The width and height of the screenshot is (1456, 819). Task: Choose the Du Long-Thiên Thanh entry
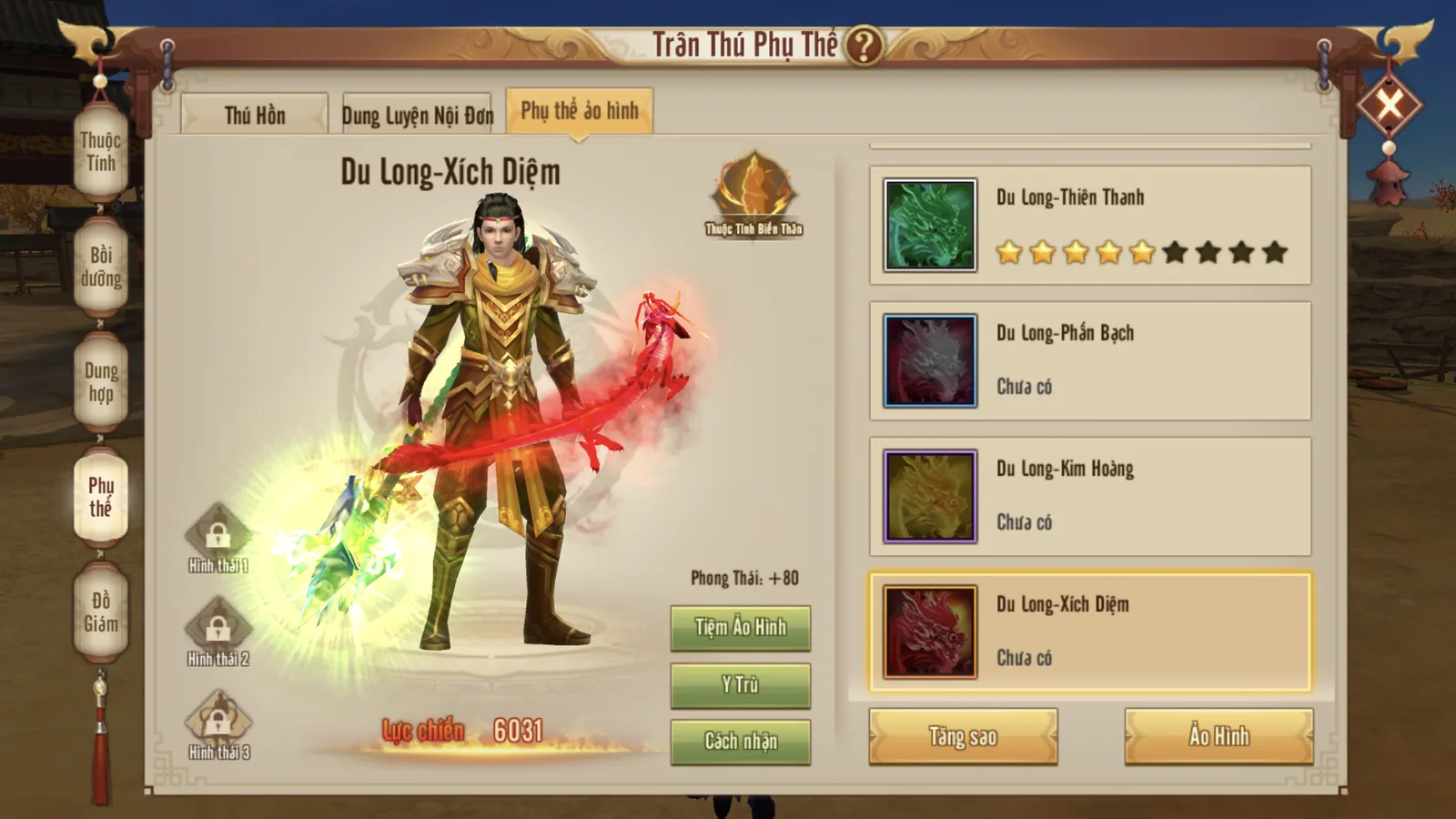1089,225
